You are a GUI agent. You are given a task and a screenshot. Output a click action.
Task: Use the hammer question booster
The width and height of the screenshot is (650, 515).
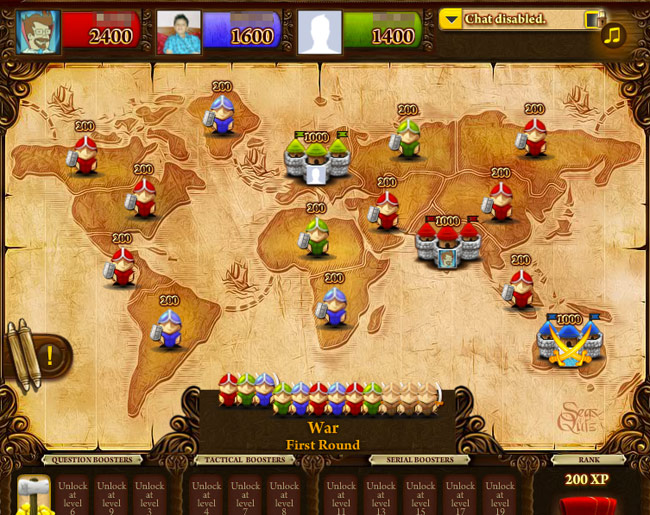point(33,495)
